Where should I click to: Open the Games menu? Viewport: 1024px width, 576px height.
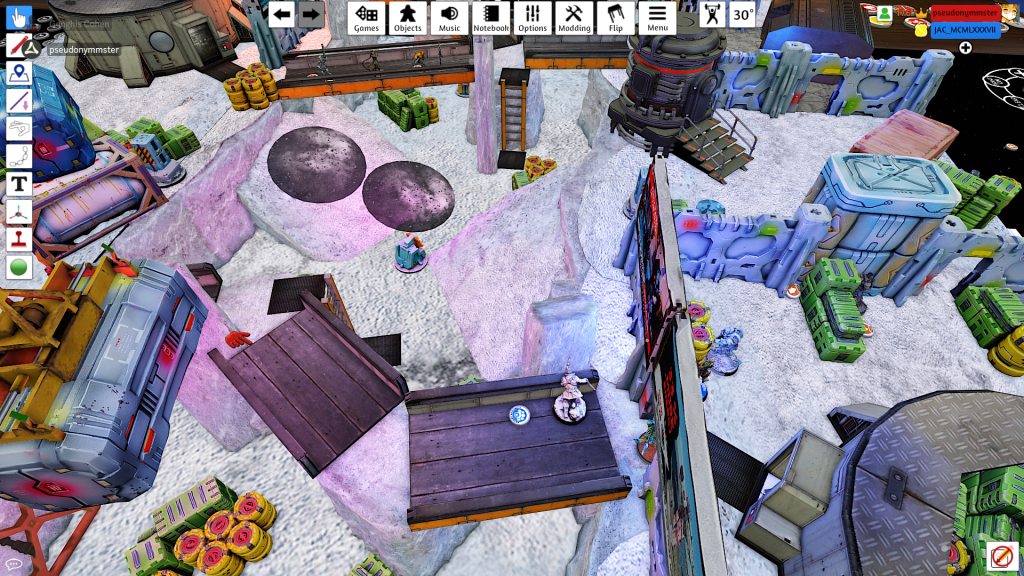click(x=366, y=17)
